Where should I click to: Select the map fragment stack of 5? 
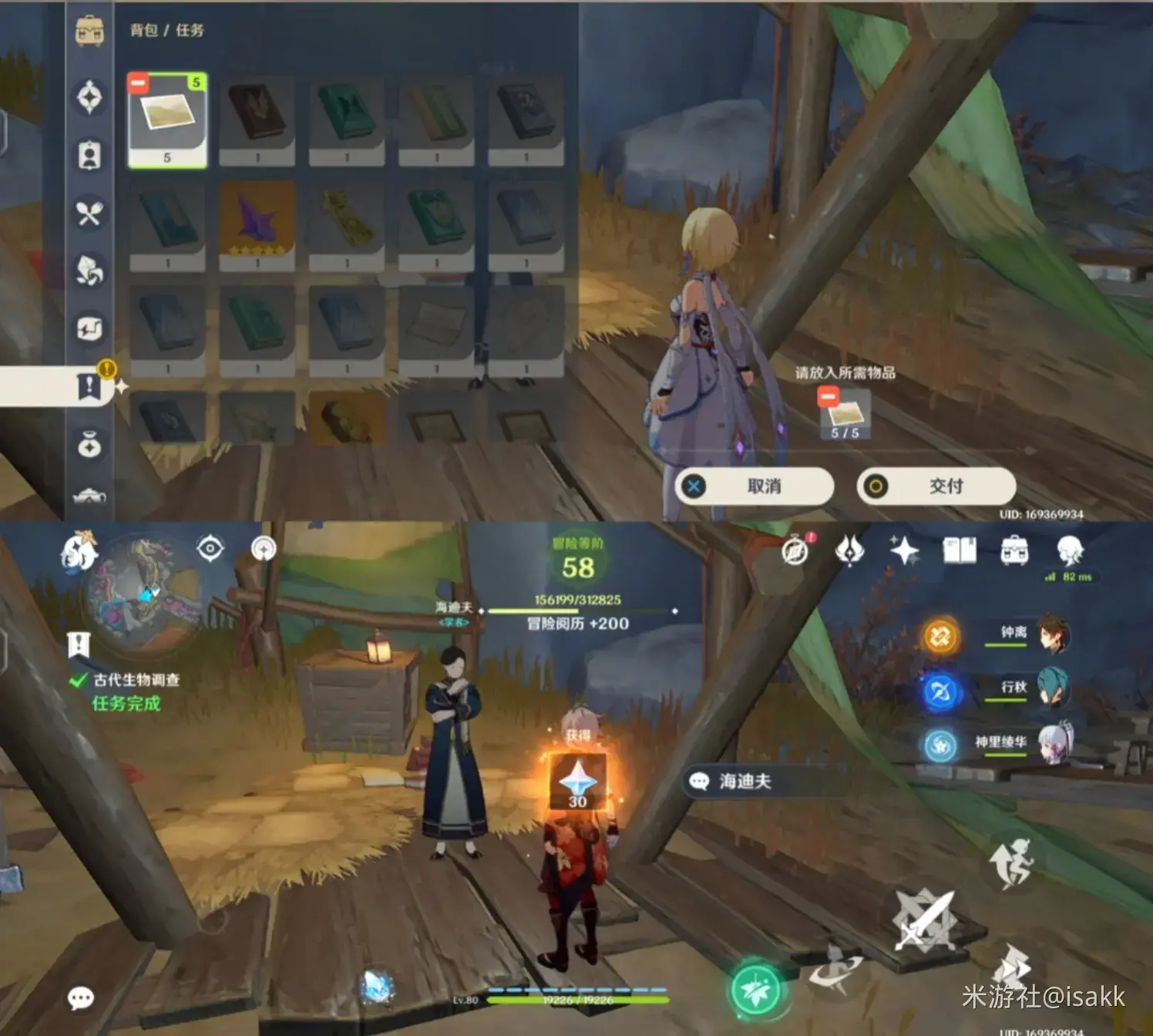coord(167,119)
